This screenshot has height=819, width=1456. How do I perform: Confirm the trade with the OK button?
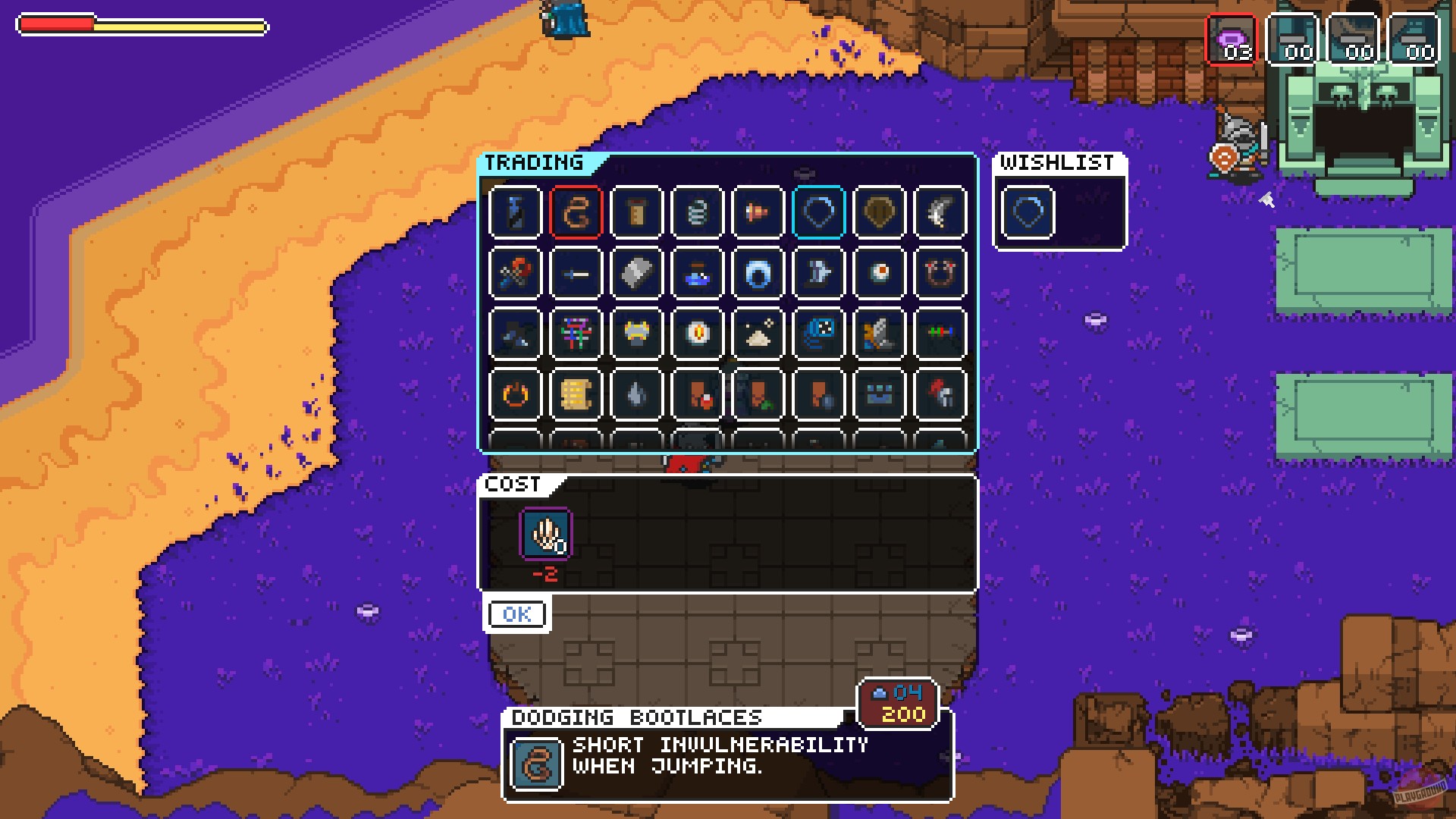(x=516, y=614)
